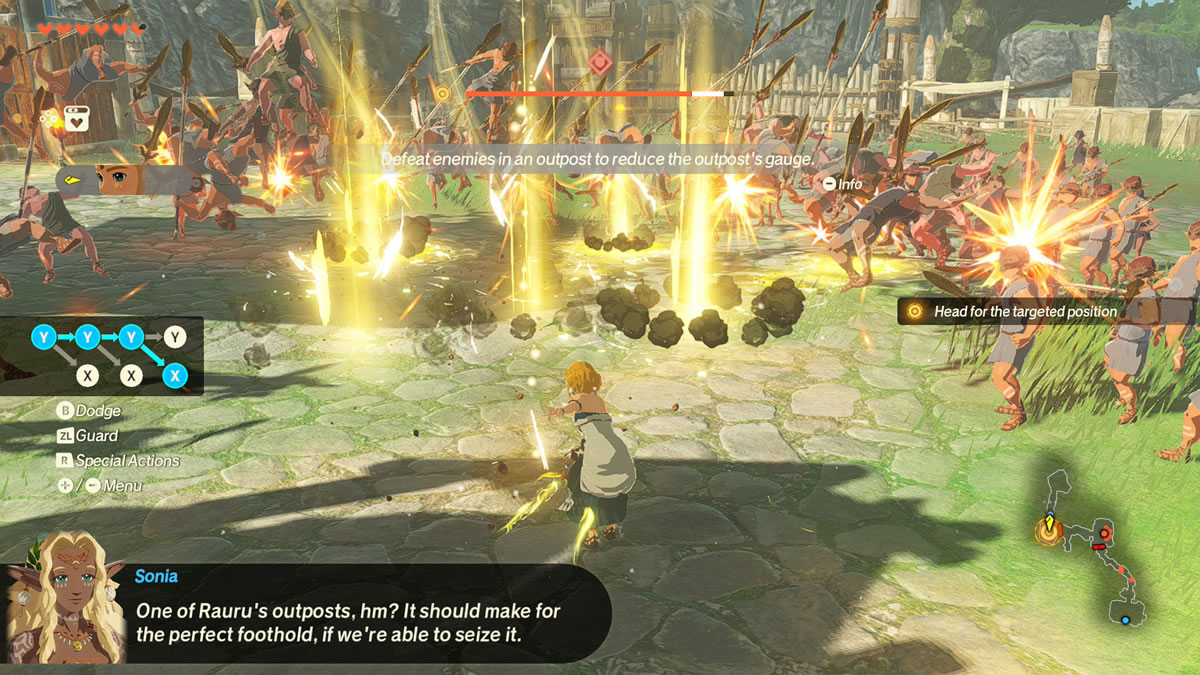Open the minimap in the corner

tap(1093, 550)
